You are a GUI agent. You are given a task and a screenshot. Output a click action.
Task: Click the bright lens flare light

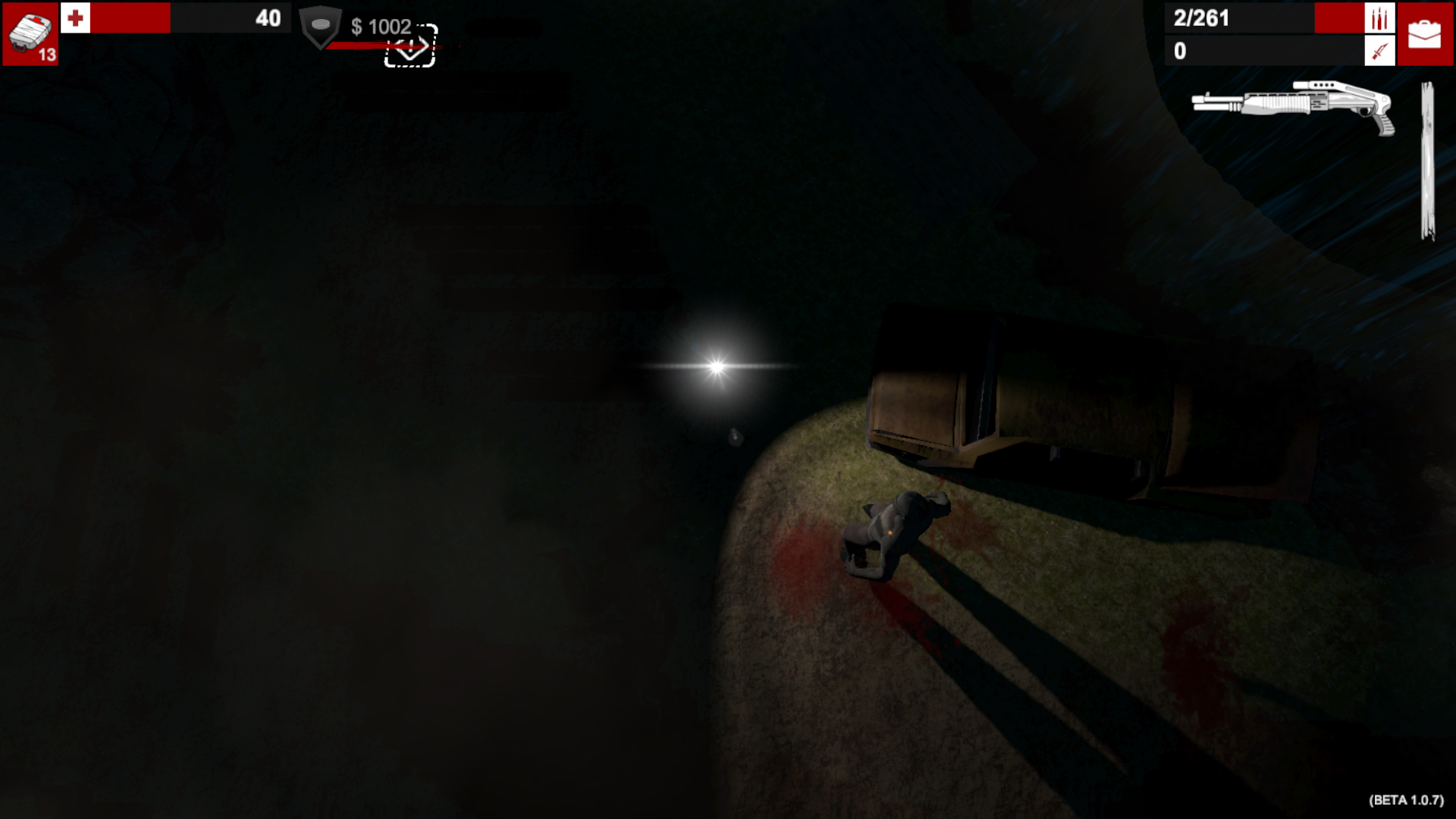point(717,366)
